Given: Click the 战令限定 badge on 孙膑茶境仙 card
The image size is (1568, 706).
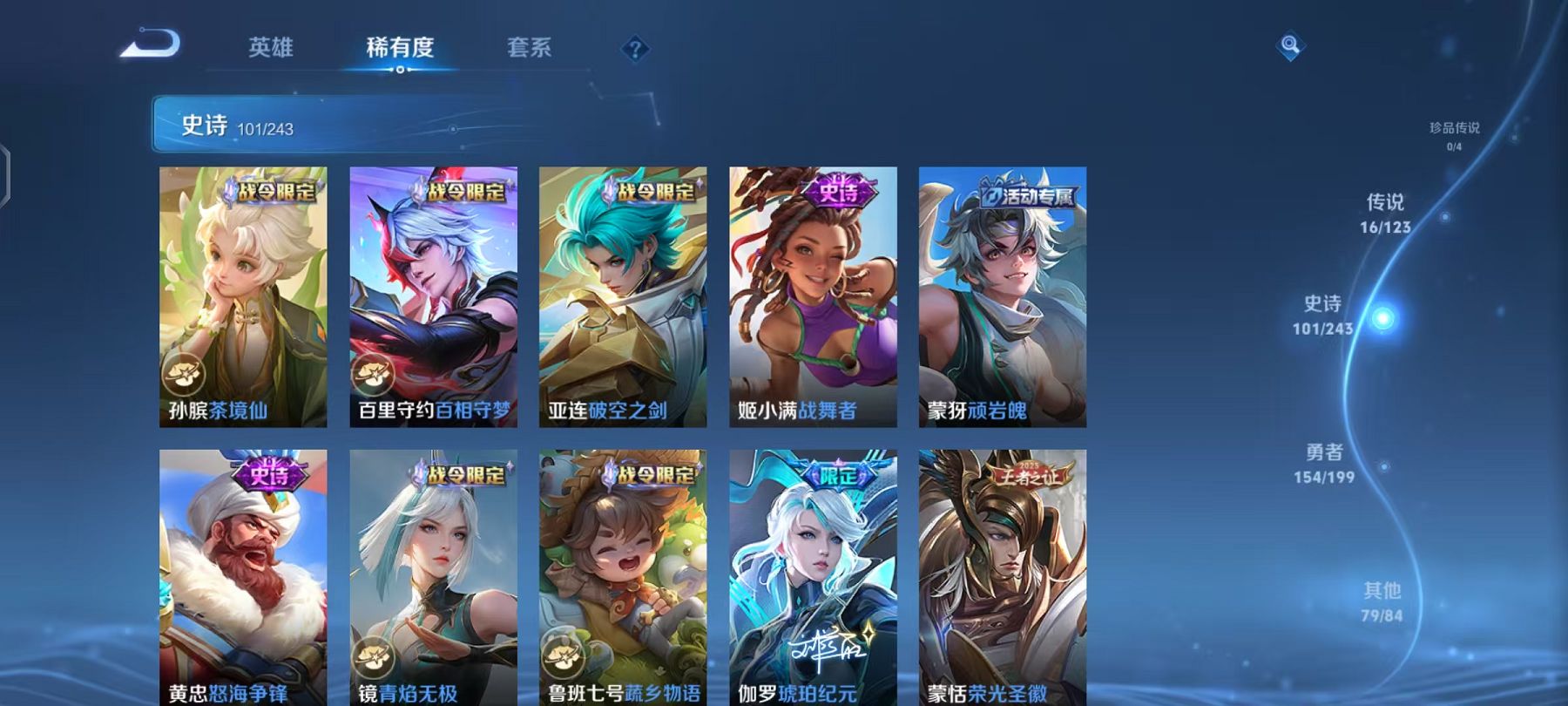Looking at the screenshot, I should click(x=273, y=193).
